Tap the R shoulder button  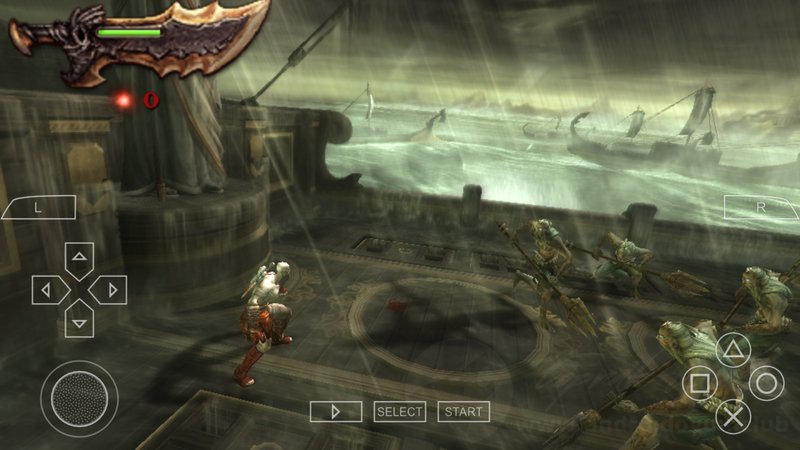click(x=760, y=208)
